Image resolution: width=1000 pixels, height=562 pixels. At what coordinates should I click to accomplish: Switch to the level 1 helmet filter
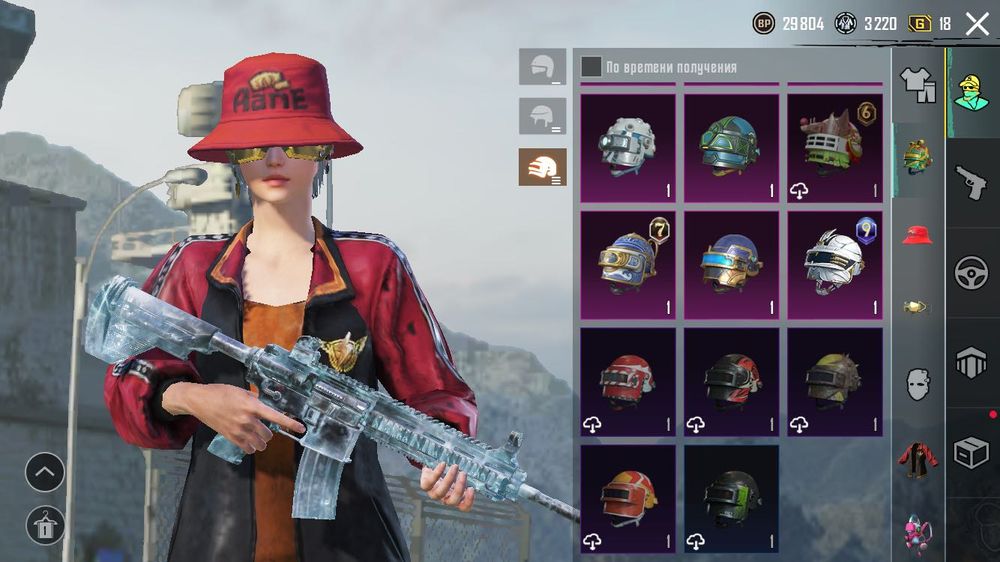(542, 66)
